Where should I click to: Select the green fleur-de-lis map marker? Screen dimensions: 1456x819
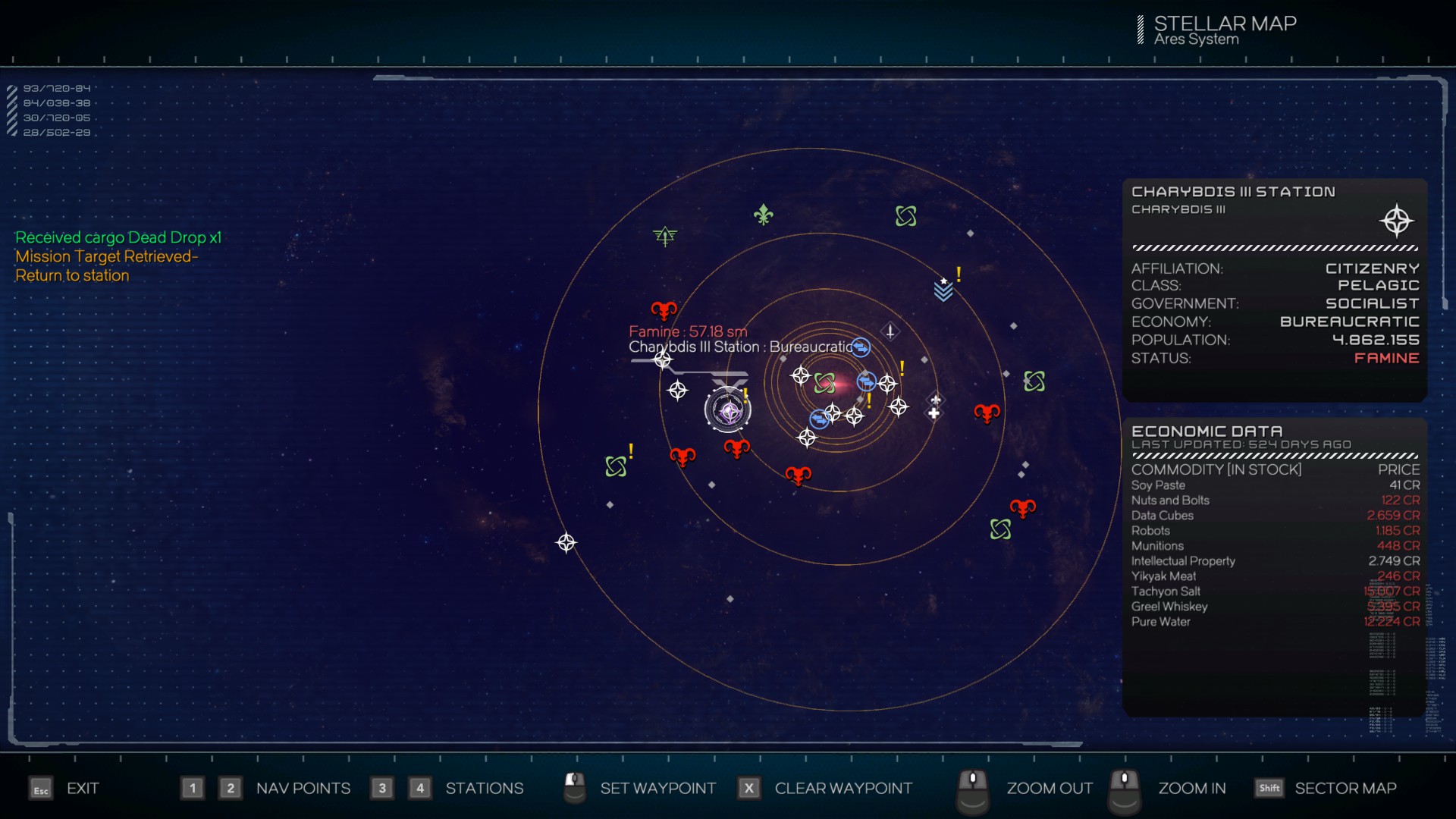point(763,215)
